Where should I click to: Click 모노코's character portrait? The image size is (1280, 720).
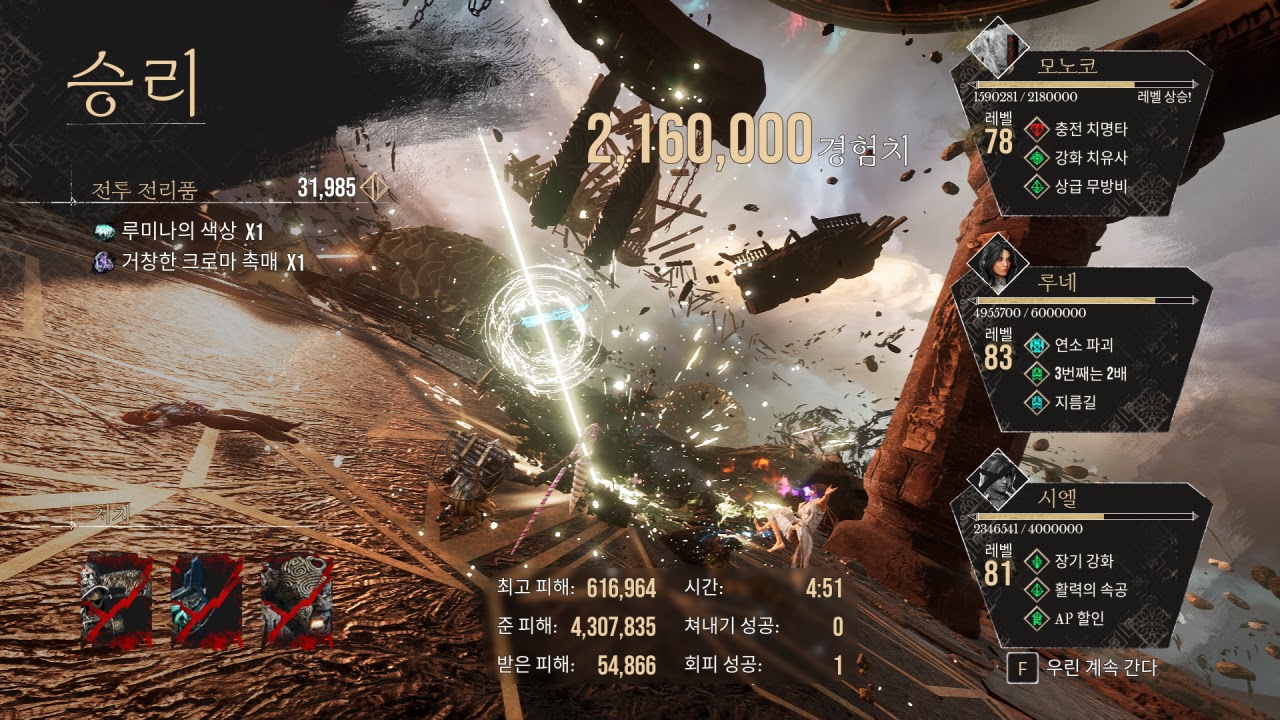(997, 45)
